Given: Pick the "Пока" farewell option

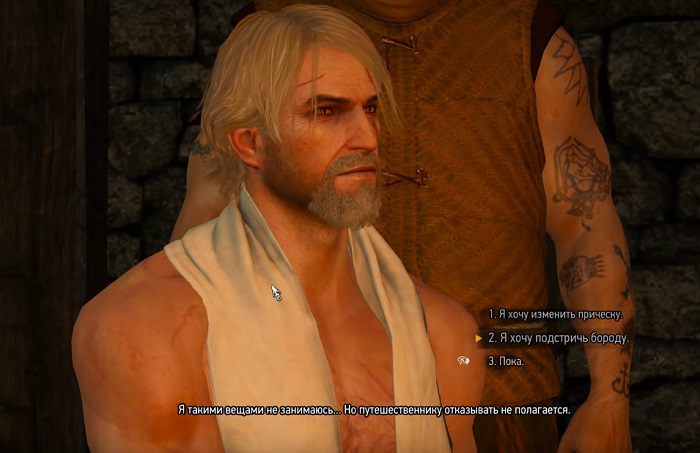Looking at the screenshot, I should pos(505,361).
